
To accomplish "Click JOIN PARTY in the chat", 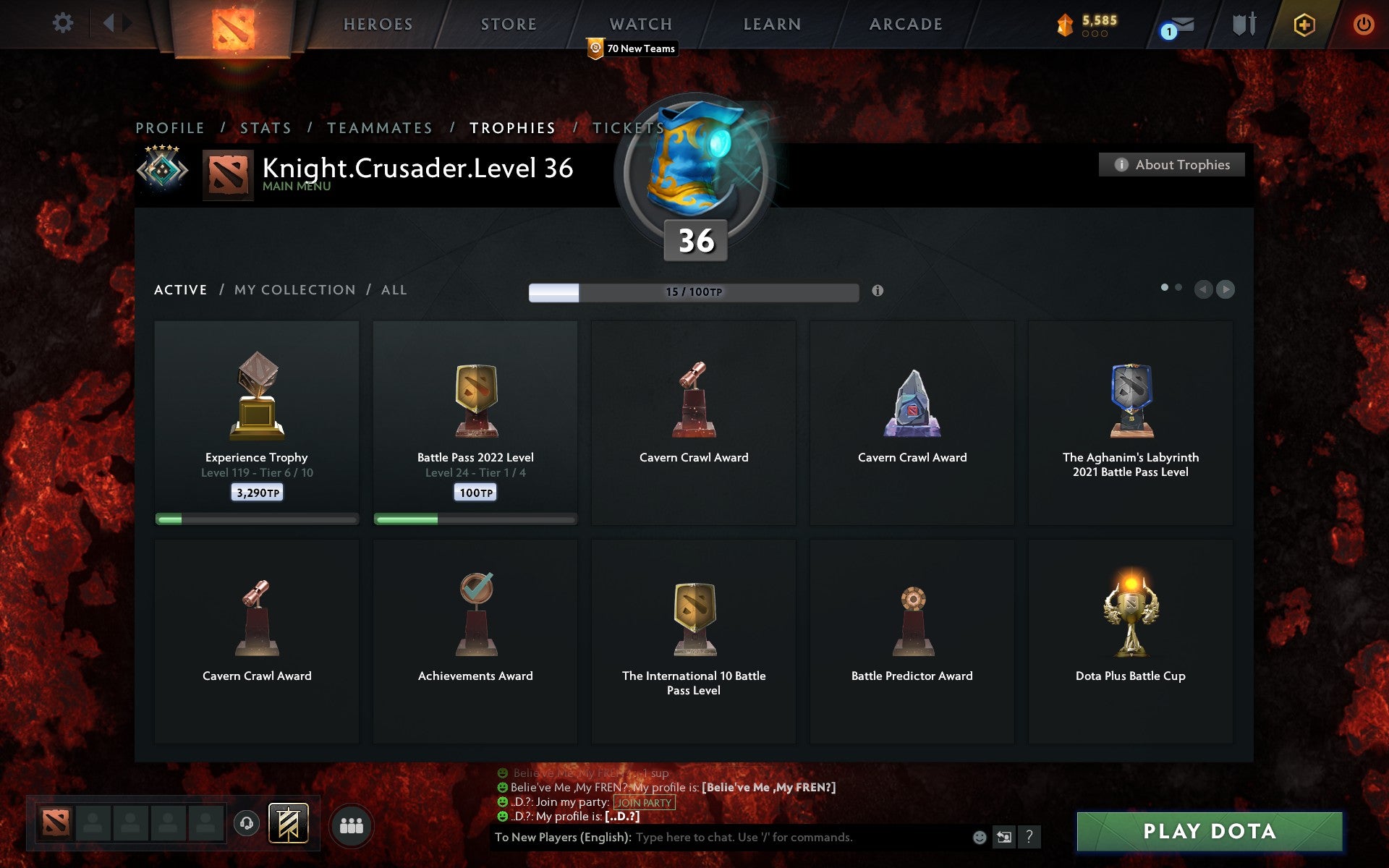I will (x=642, y=802).
